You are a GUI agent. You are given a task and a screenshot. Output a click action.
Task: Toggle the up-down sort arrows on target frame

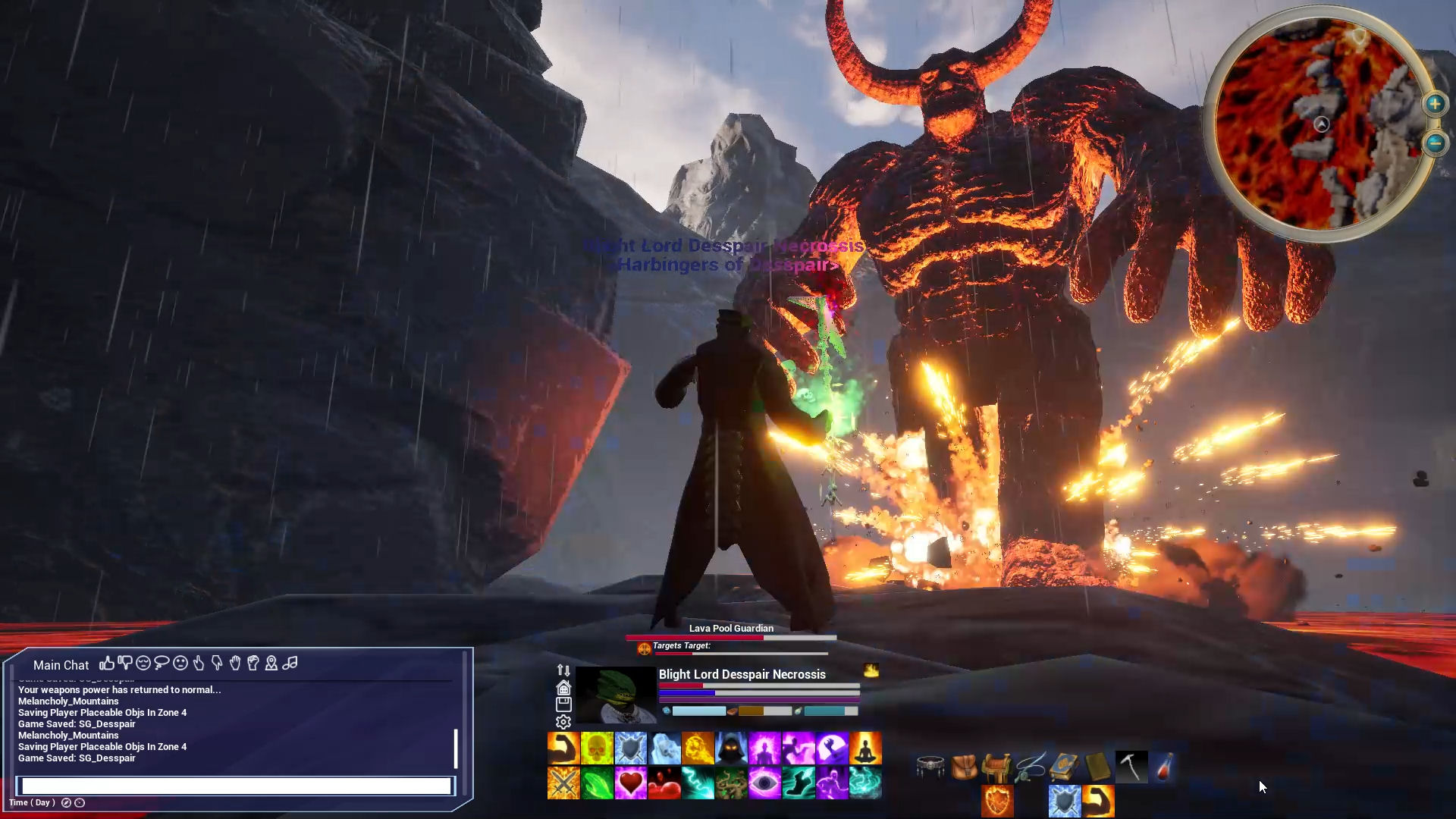point(563,670)
